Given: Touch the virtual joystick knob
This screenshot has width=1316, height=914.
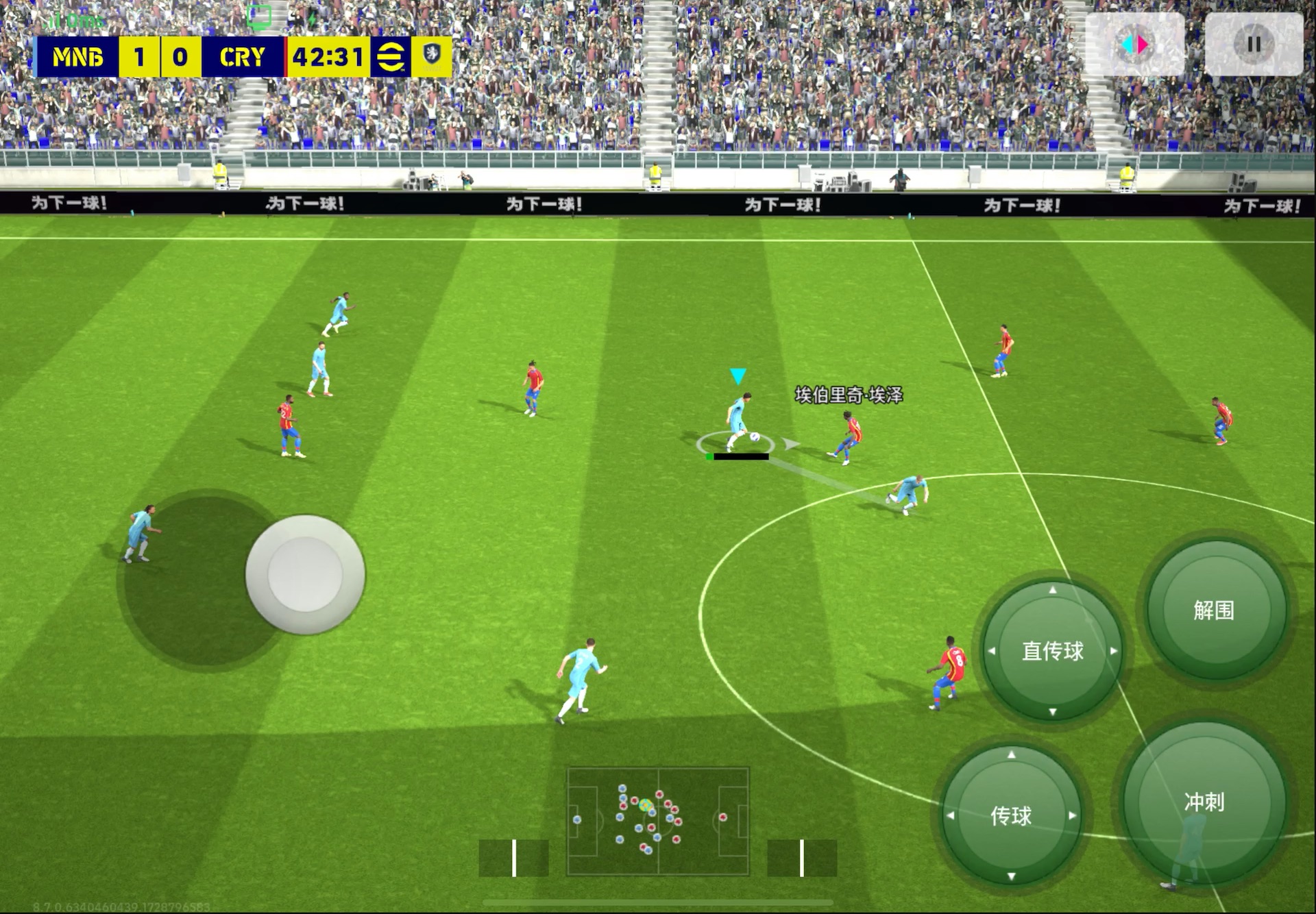Looking at the screenshot, I should [305, 574].
